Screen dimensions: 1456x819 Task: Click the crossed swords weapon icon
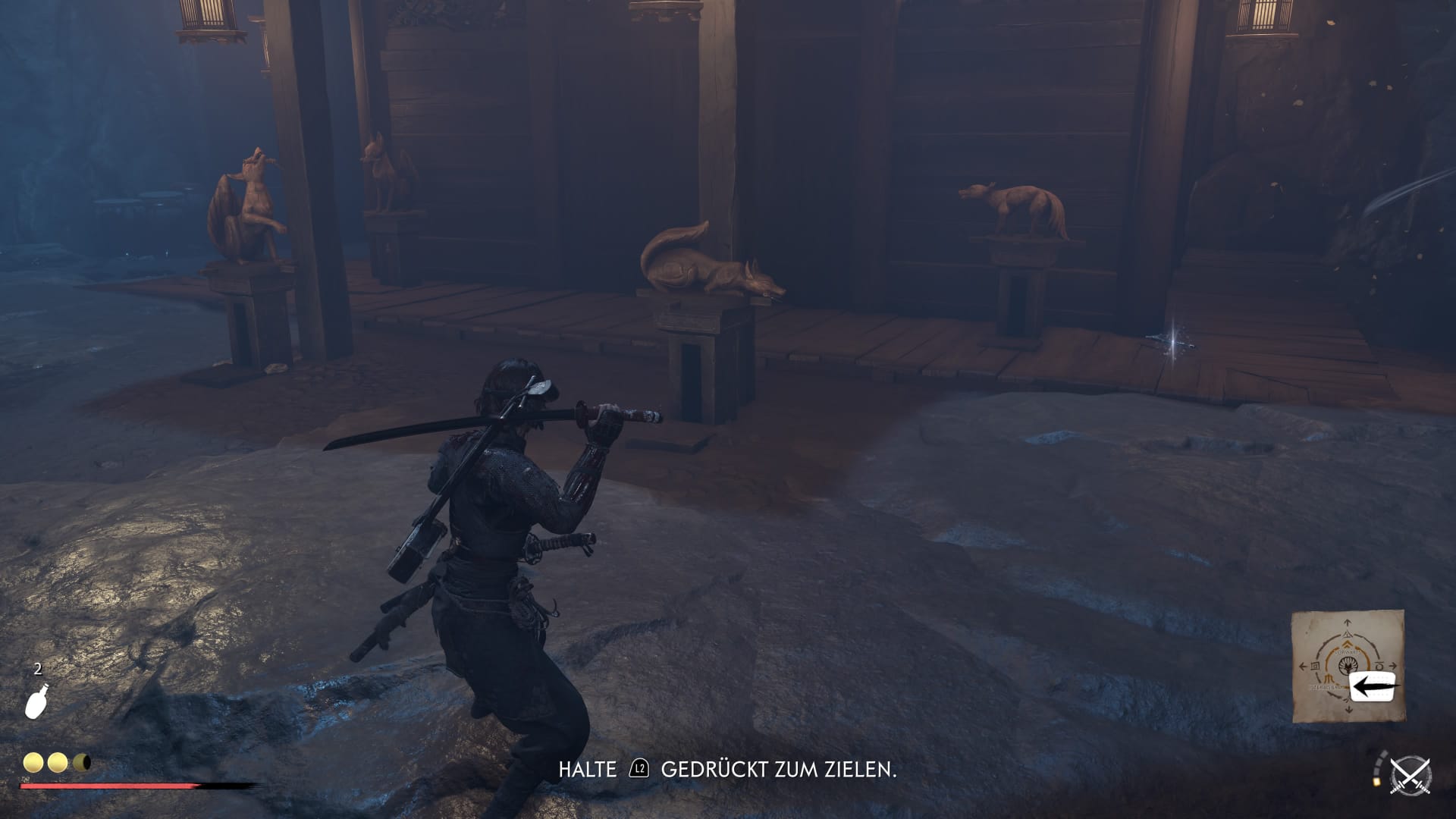[x=1410, y=777]
